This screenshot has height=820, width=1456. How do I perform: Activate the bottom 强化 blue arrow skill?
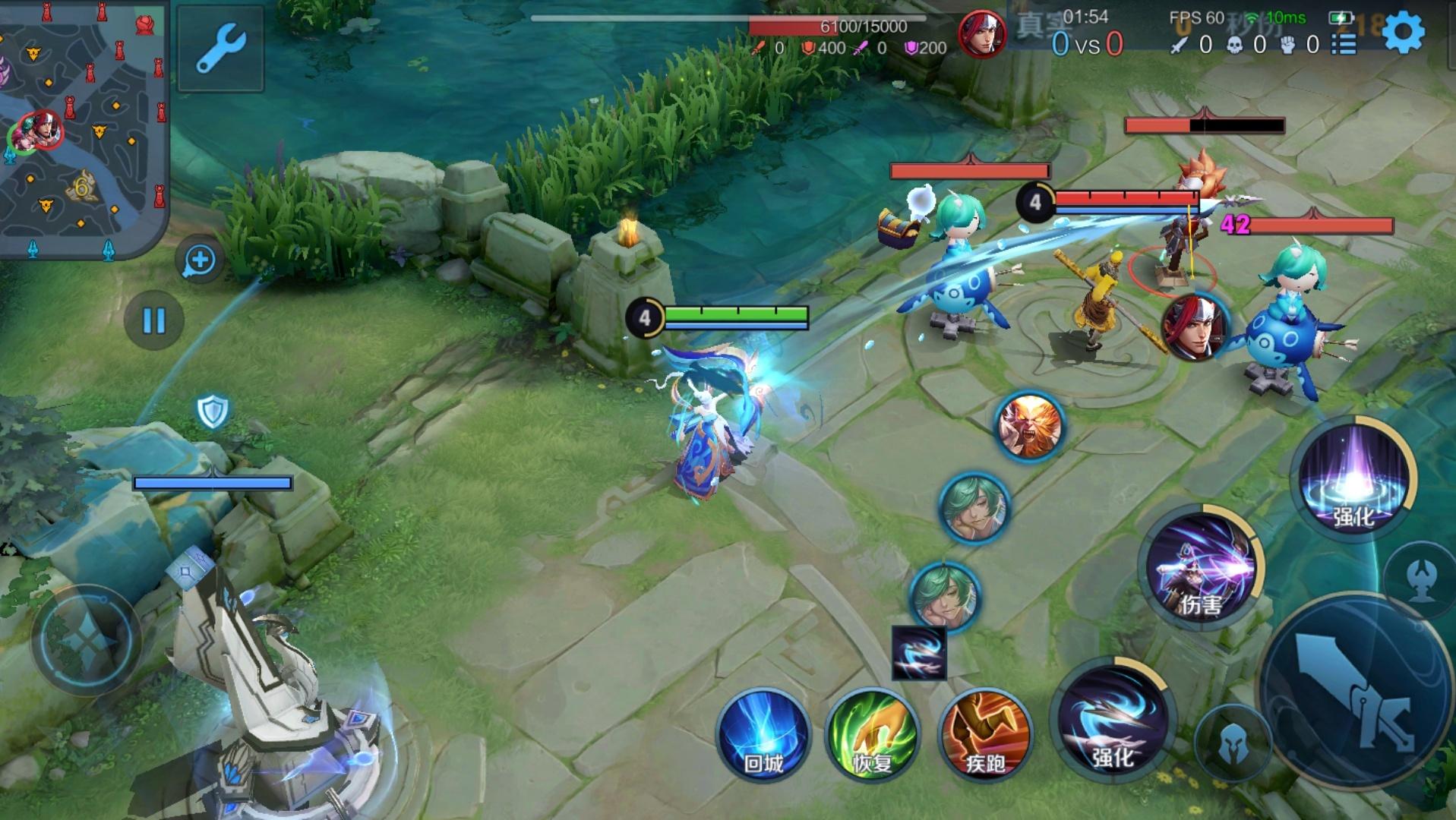click(1113, 721)
